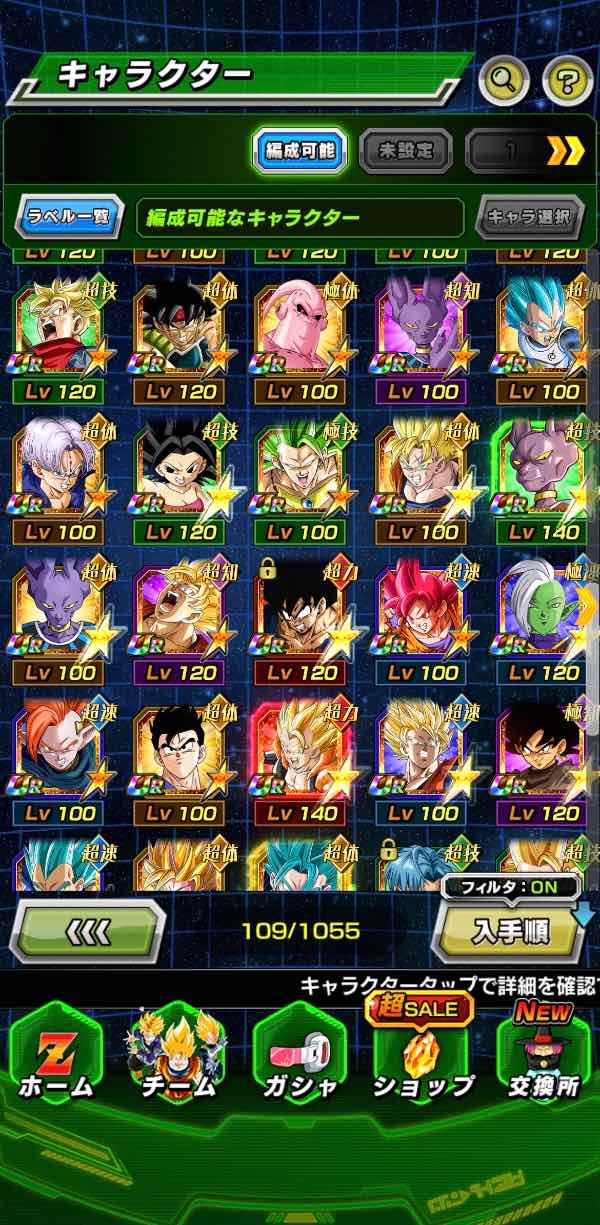
Task: Switch to the 未設定 tab
Action: 406,152
